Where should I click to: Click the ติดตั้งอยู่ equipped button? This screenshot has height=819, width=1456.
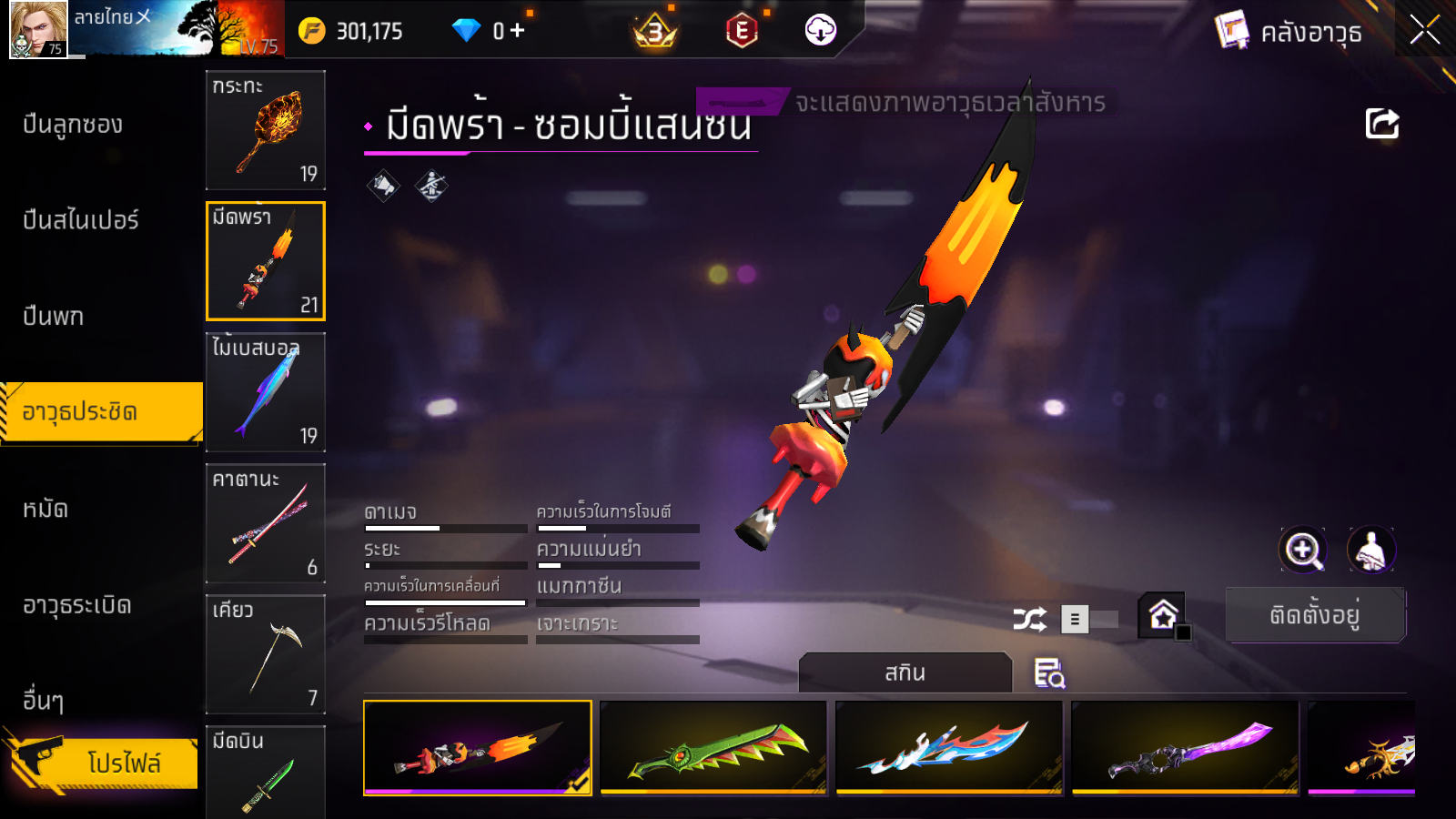tap(1315, 615)
